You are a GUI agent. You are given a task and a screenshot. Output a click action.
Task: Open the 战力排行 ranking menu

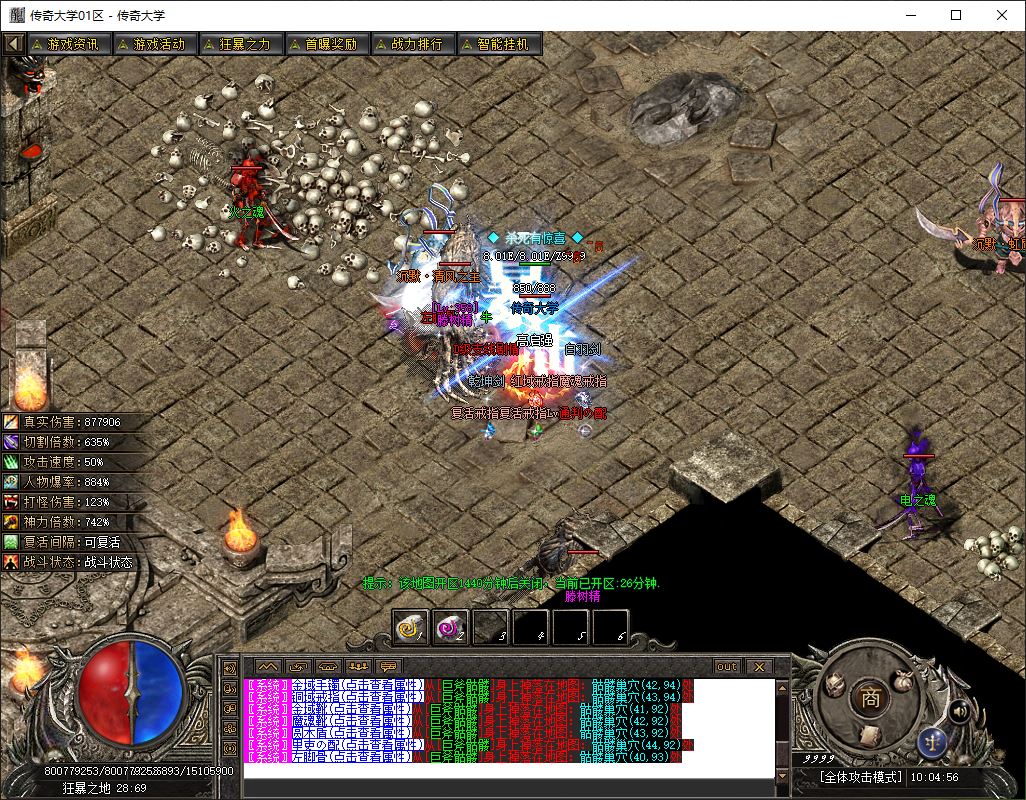[x=410, y=44]
